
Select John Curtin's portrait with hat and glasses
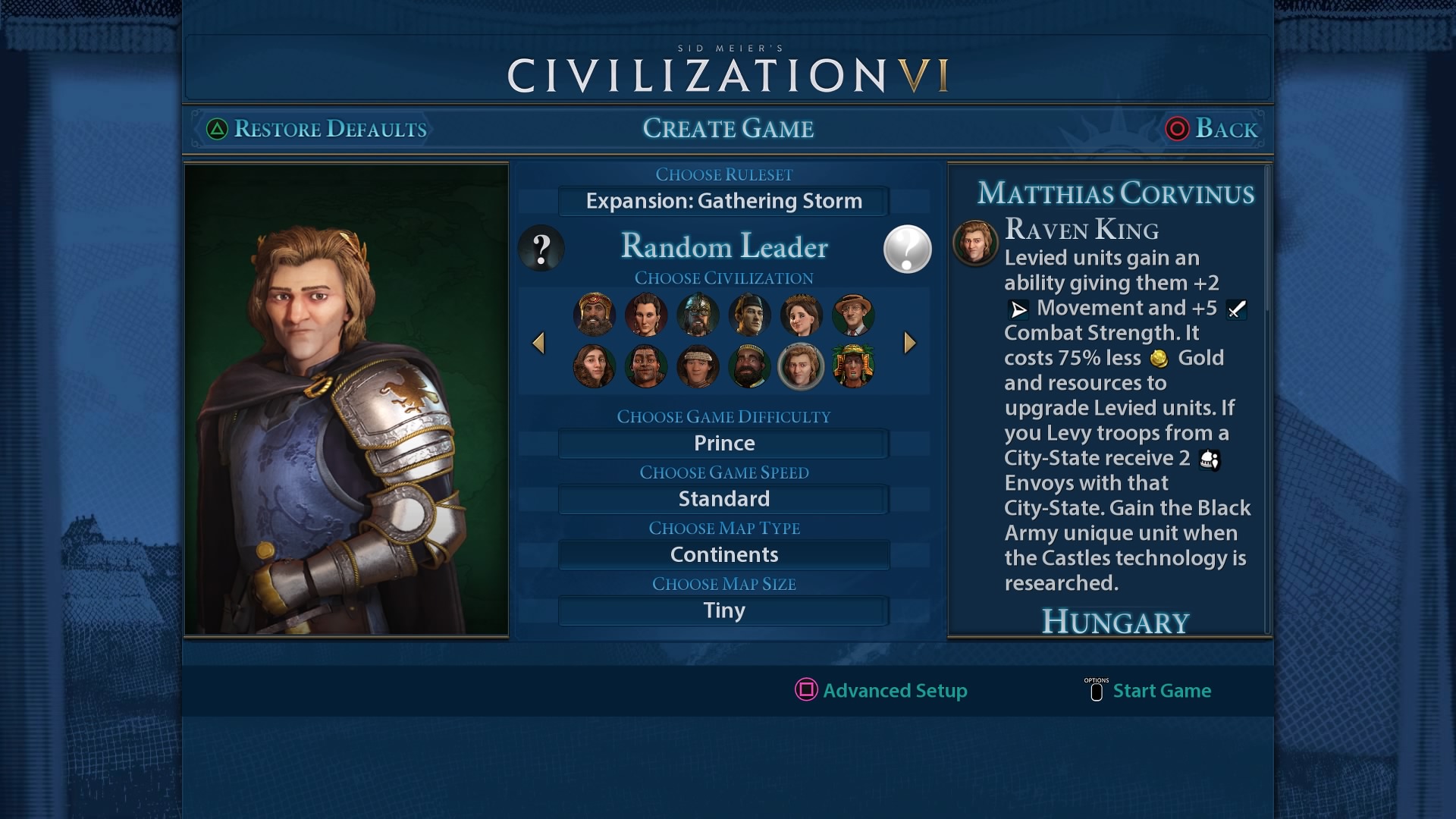click(852, 315)
